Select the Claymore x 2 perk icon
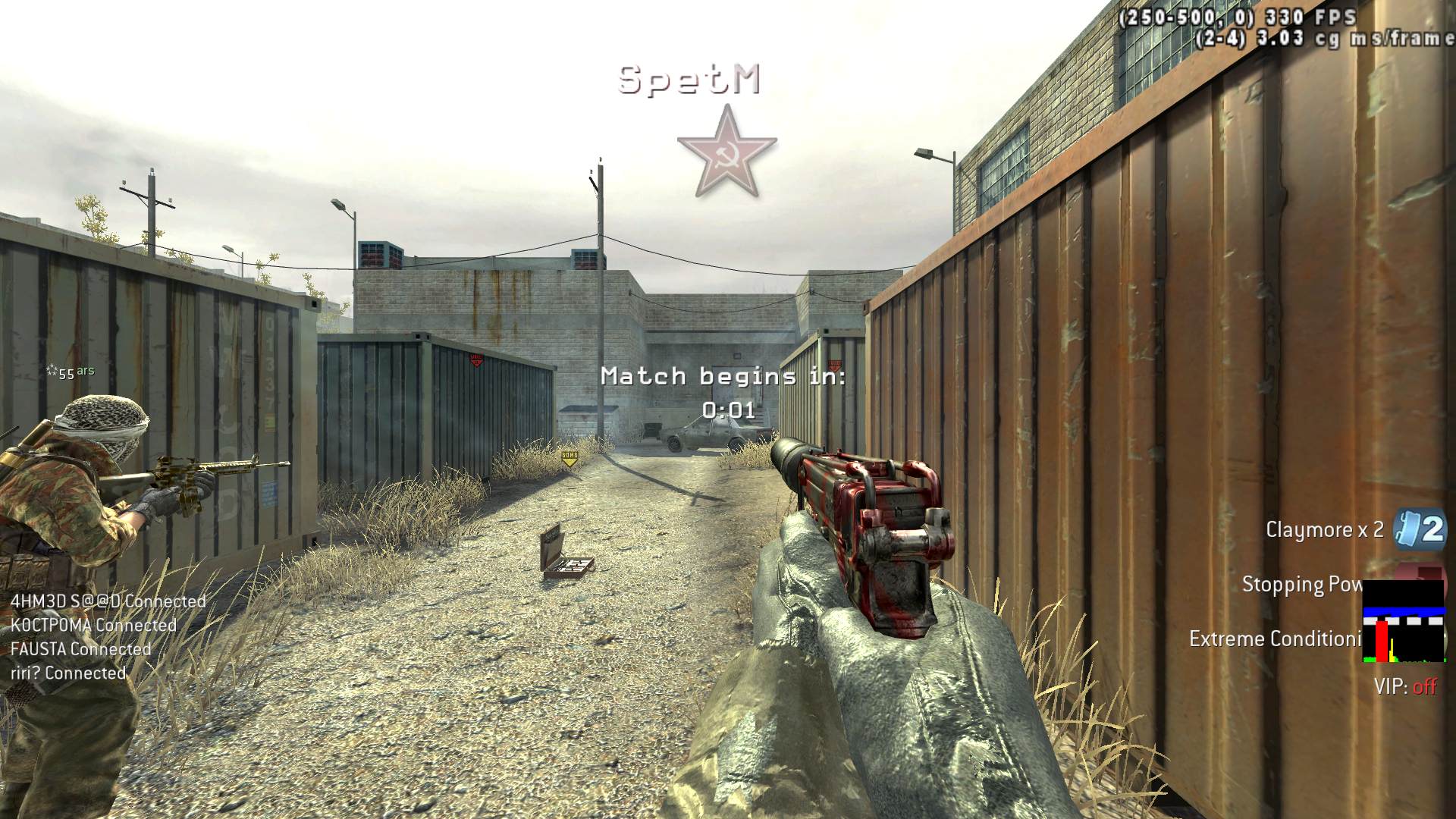 (x=1420, y=529)
